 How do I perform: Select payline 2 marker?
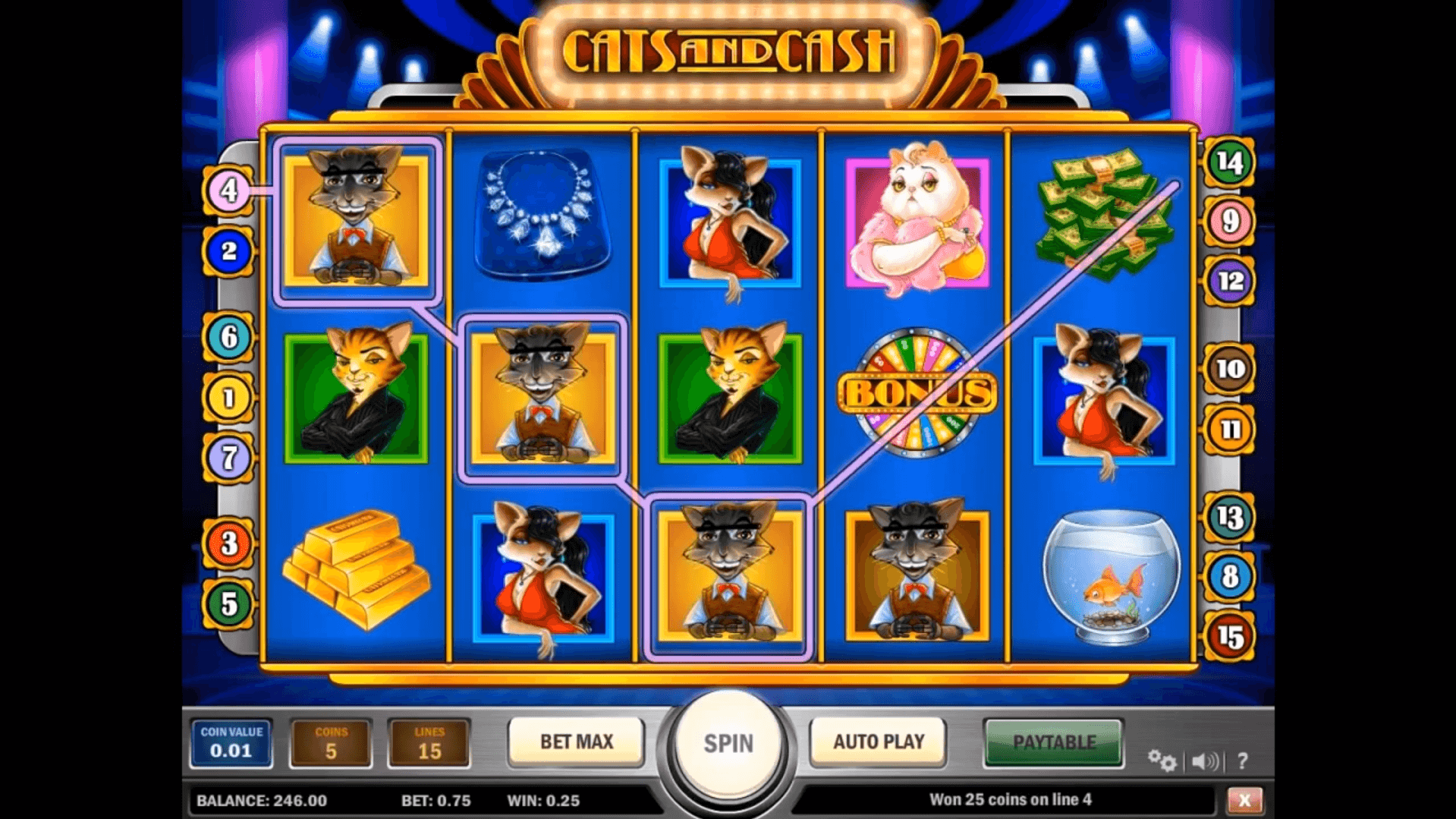coord(228,250)
